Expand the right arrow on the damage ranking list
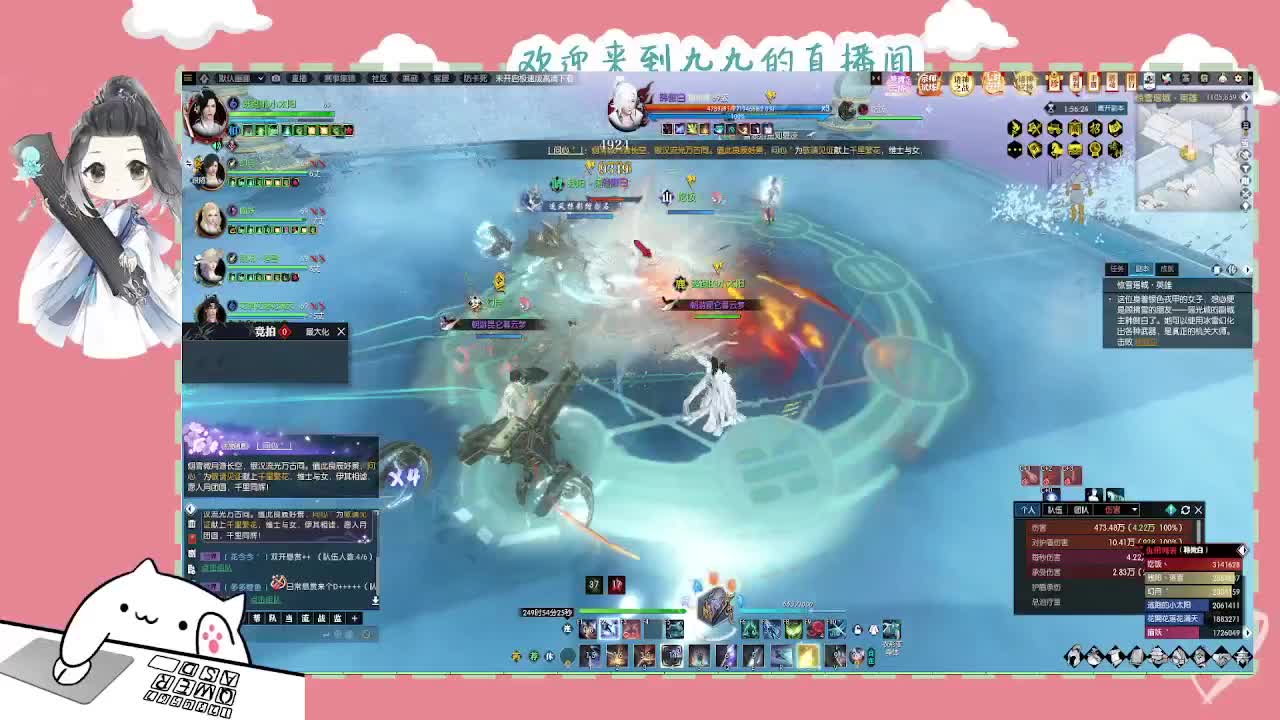This screenshot has height=720, width=1280. (x=1242, y=549)
